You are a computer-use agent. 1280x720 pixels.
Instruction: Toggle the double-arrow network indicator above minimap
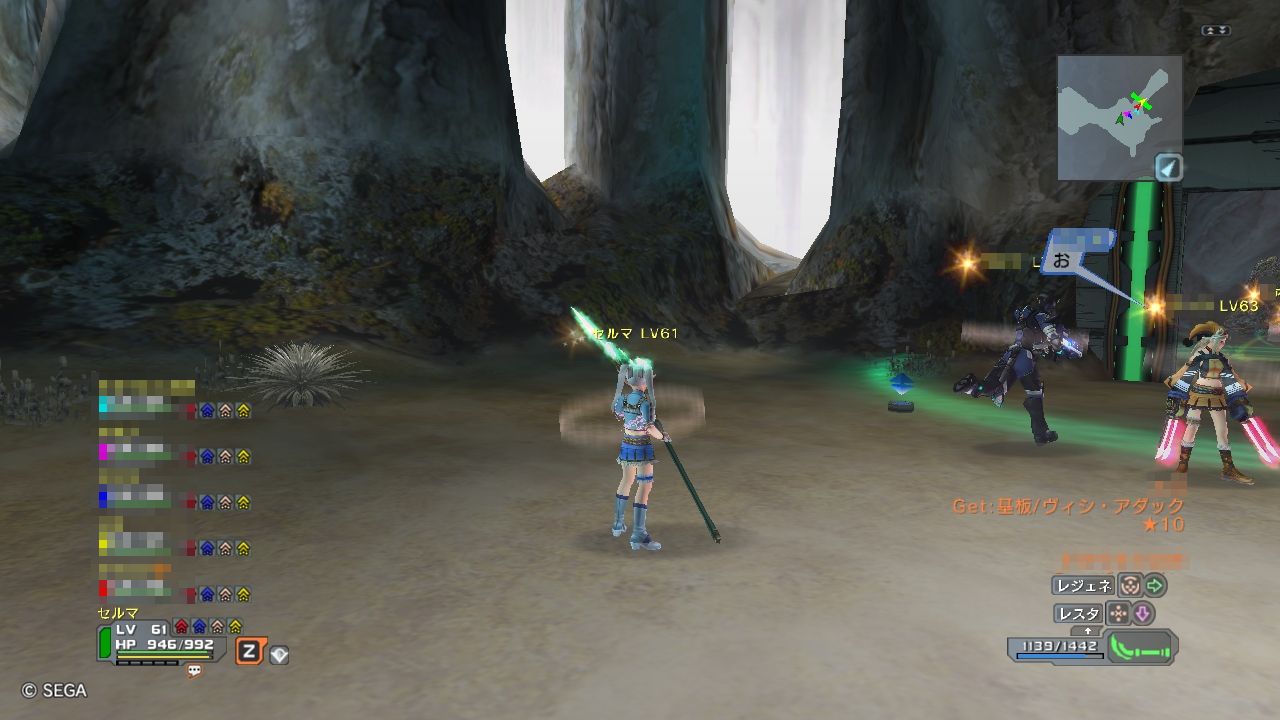[1215, 31]
